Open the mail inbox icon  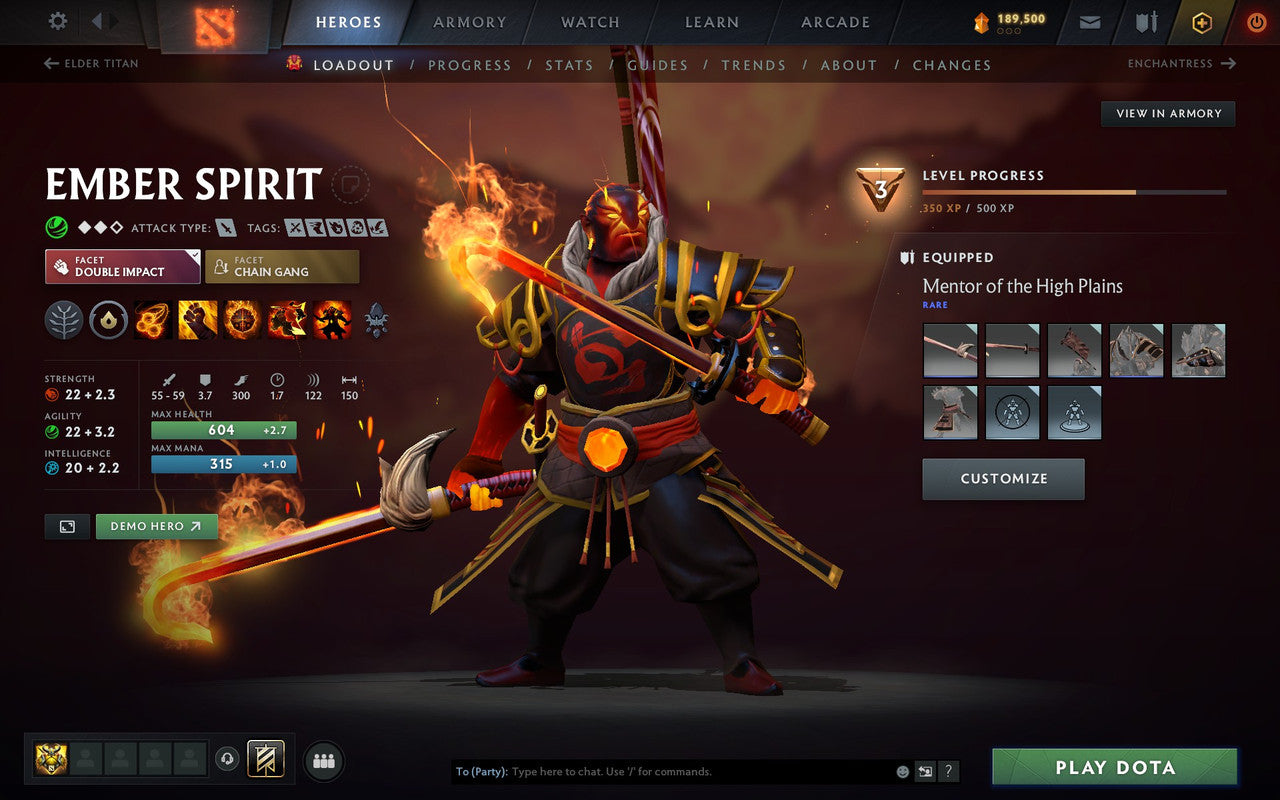[1089, 22]
